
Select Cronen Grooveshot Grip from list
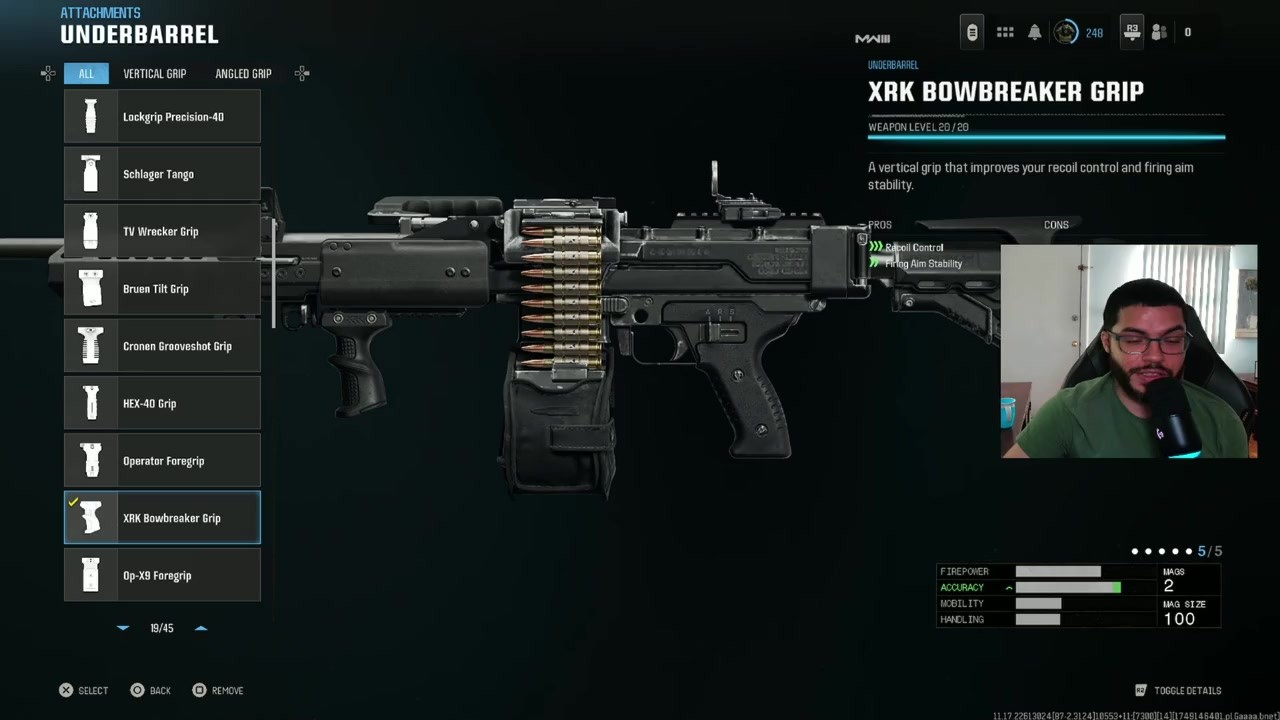(x=162, y=346)
